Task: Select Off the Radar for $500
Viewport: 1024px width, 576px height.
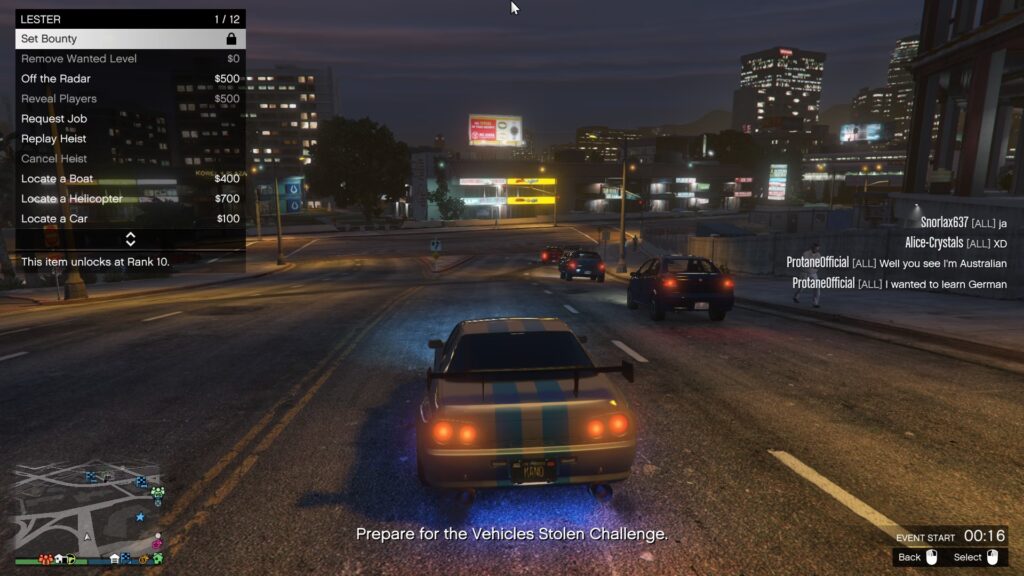Action: tap(130, 79)
